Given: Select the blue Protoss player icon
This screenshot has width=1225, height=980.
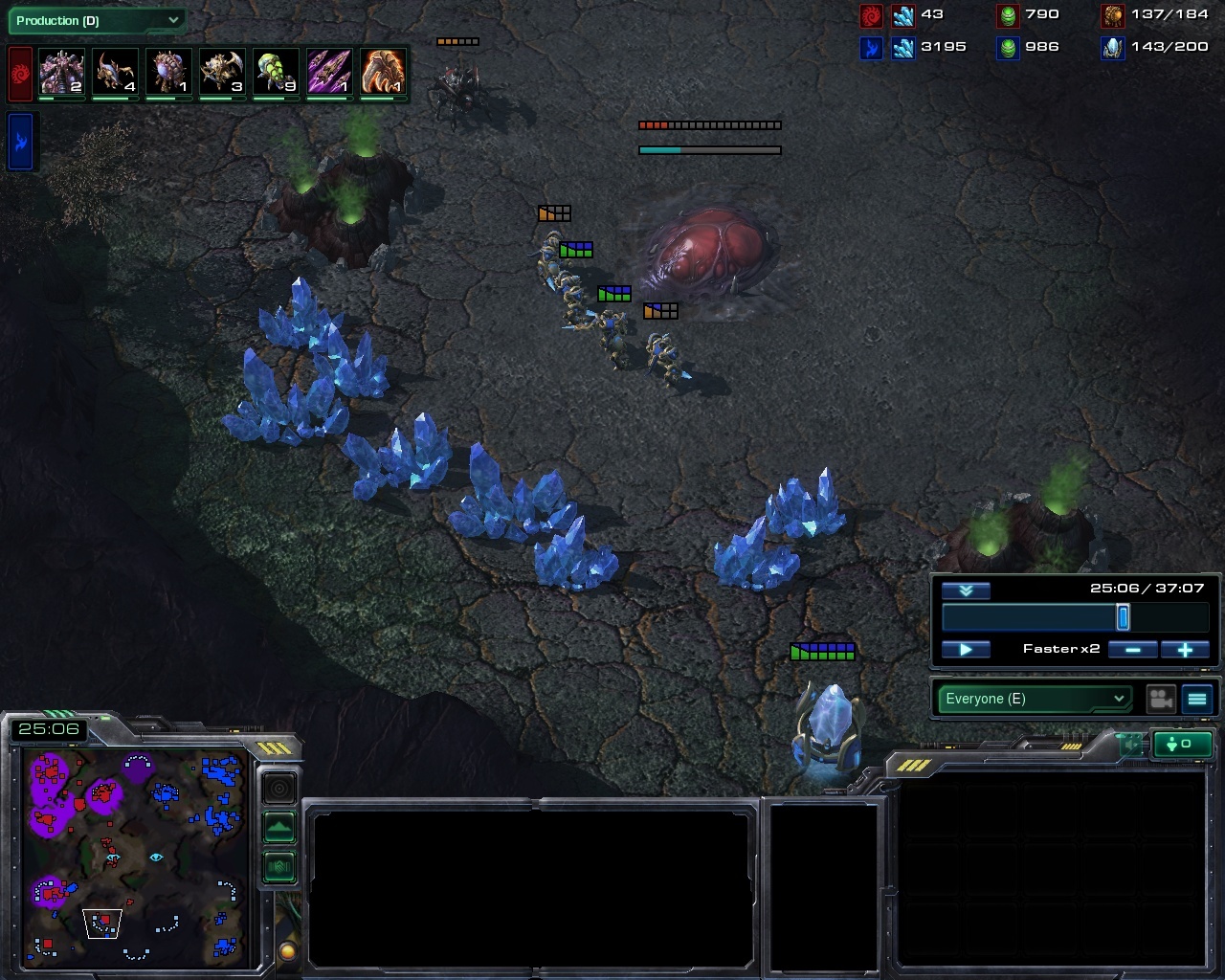Looking at the screenshot, I should [22, 142].
